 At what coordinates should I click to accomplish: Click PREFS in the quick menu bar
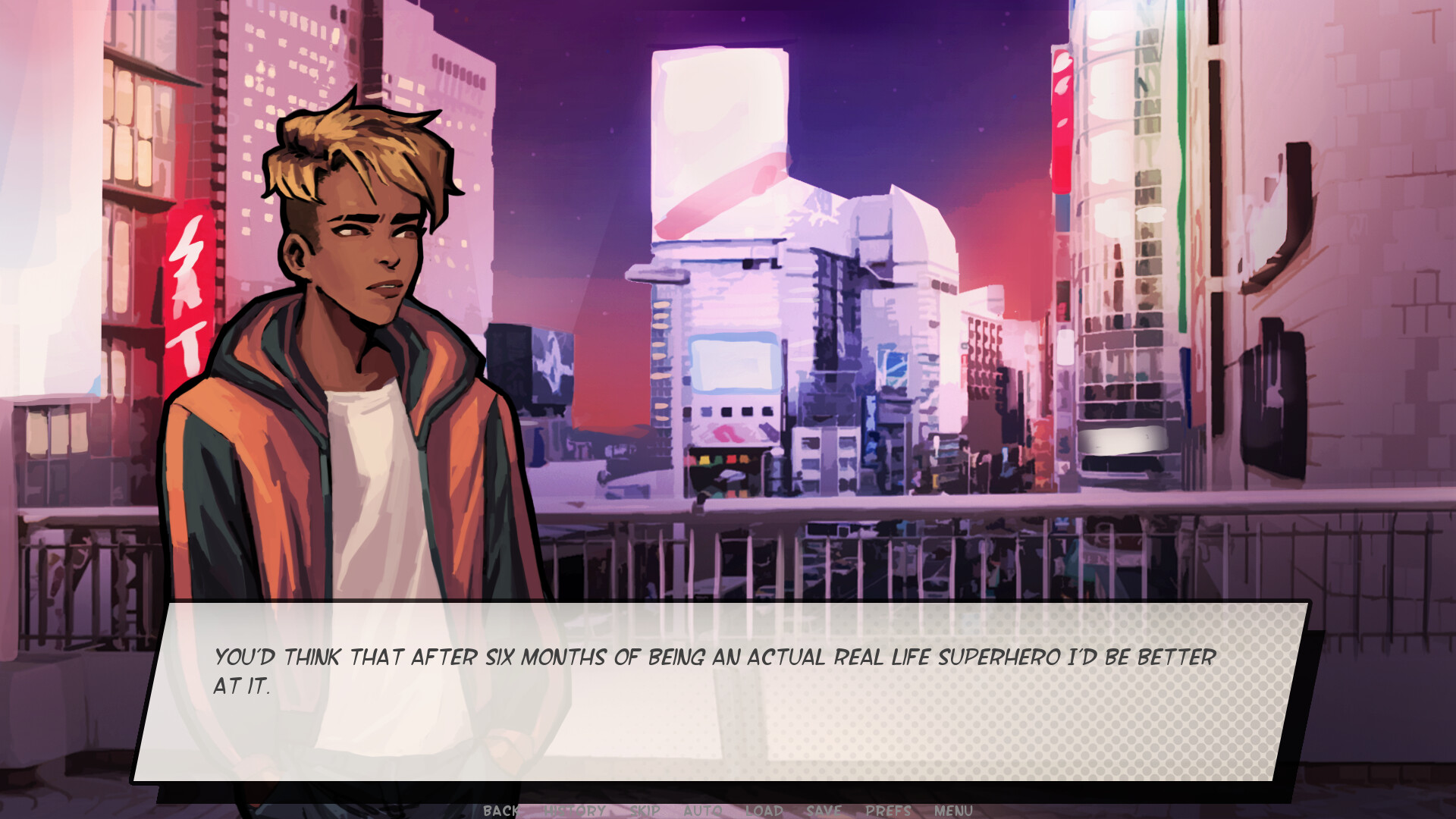[887, 811]
